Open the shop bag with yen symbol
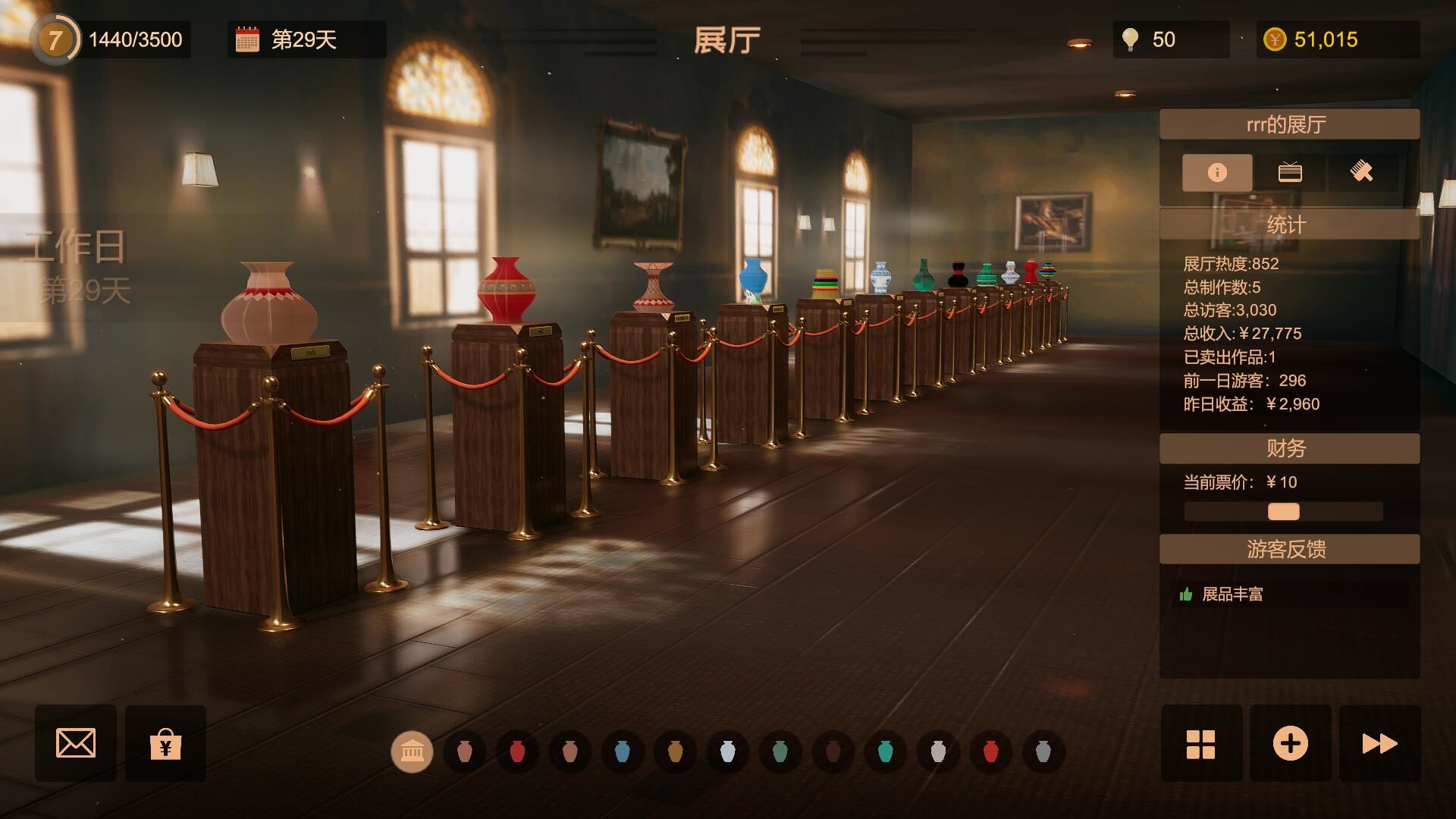1456x819 pixels. 165,744
